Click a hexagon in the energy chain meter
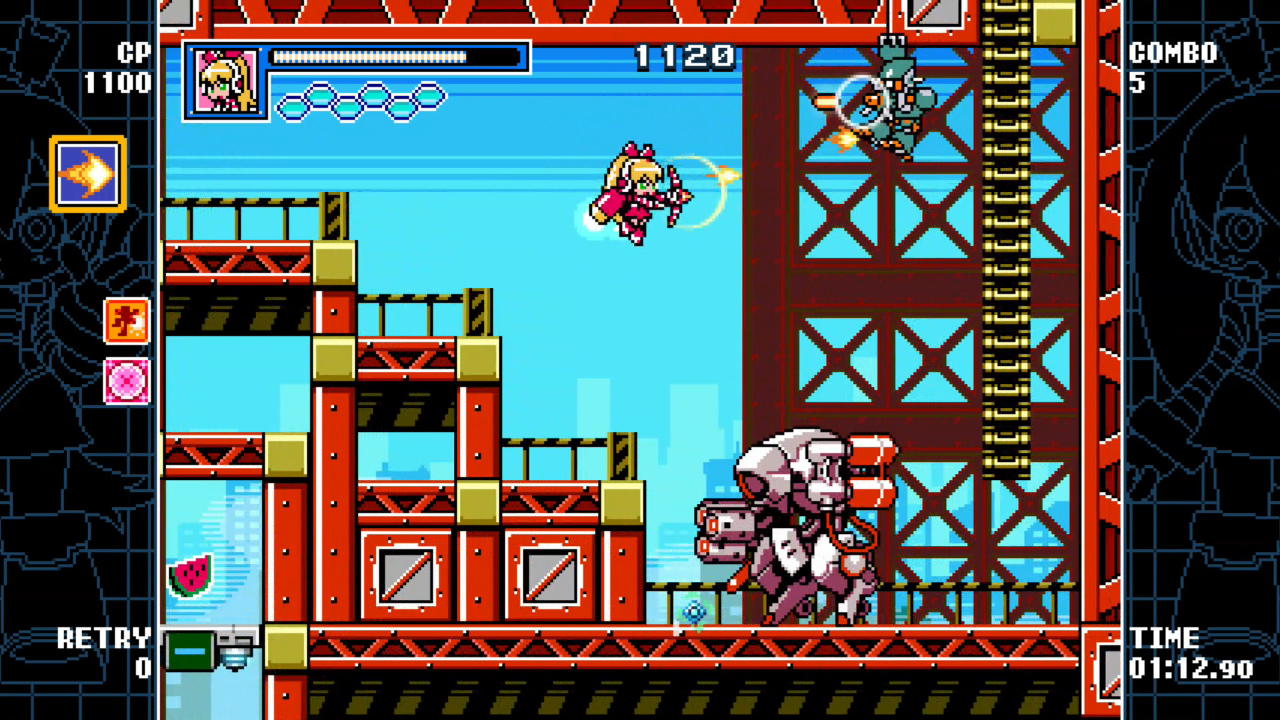Image resolution: width=1280 pixels, height=720 pixels. tap(320, 103)
